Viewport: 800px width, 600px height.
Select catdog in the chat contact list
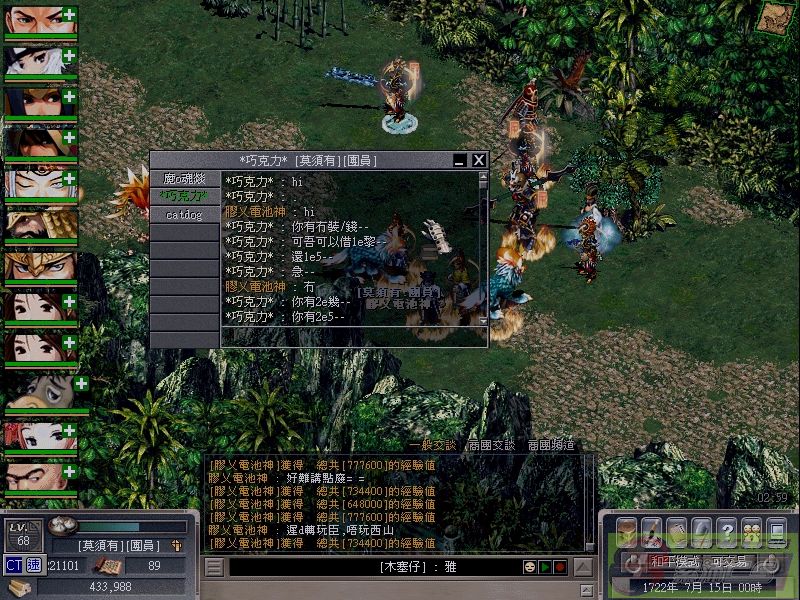pos(184,214)
